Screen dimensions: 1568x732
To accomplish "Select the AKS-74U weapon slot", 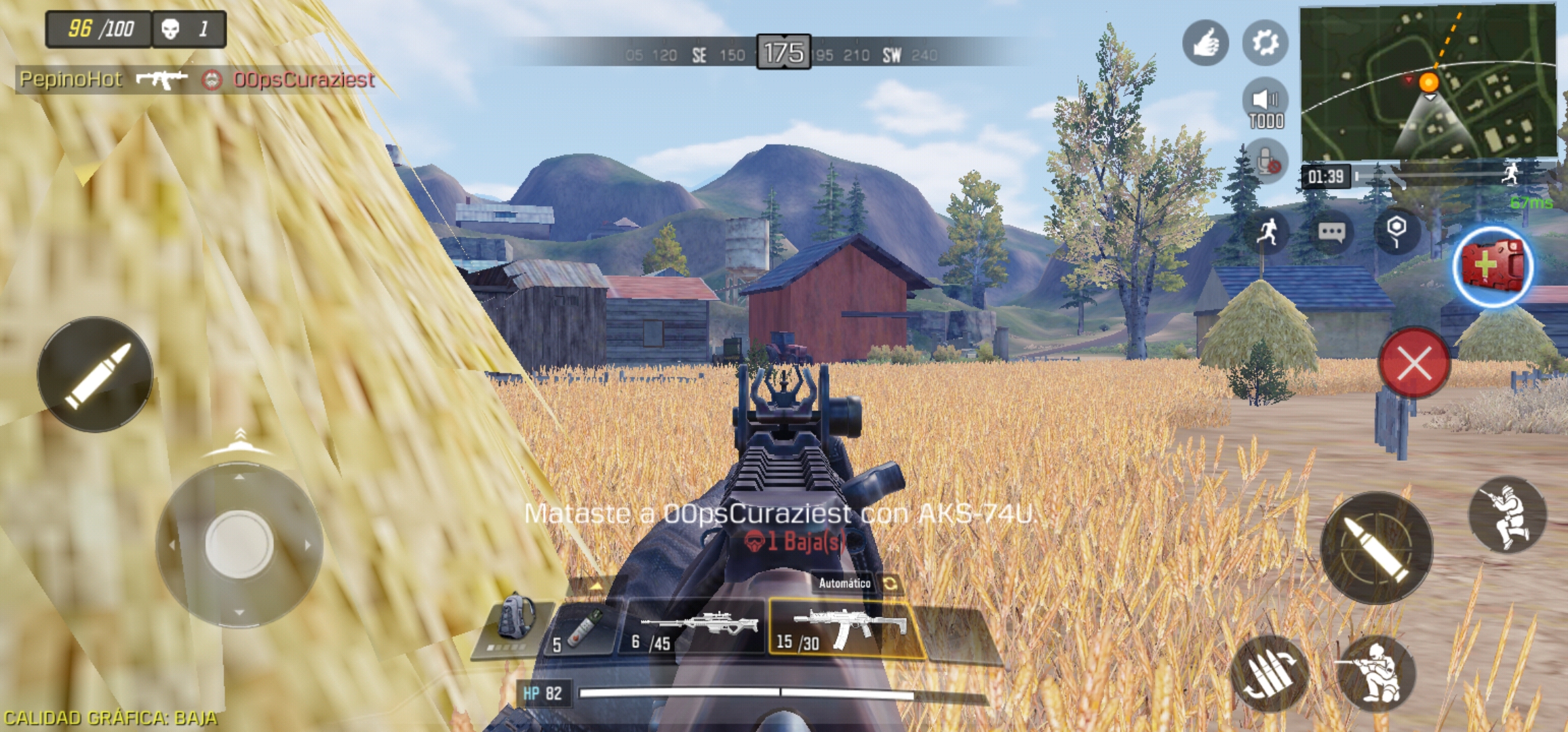I will click(846, 628).
